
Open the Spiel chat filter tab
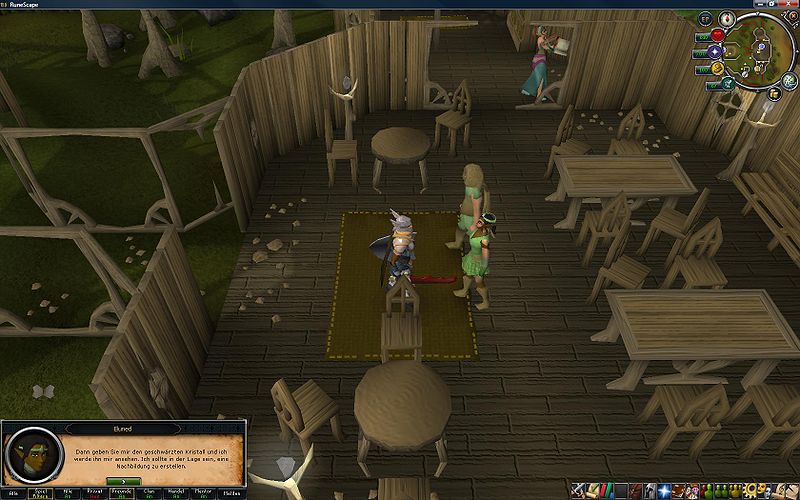(41, 493)
